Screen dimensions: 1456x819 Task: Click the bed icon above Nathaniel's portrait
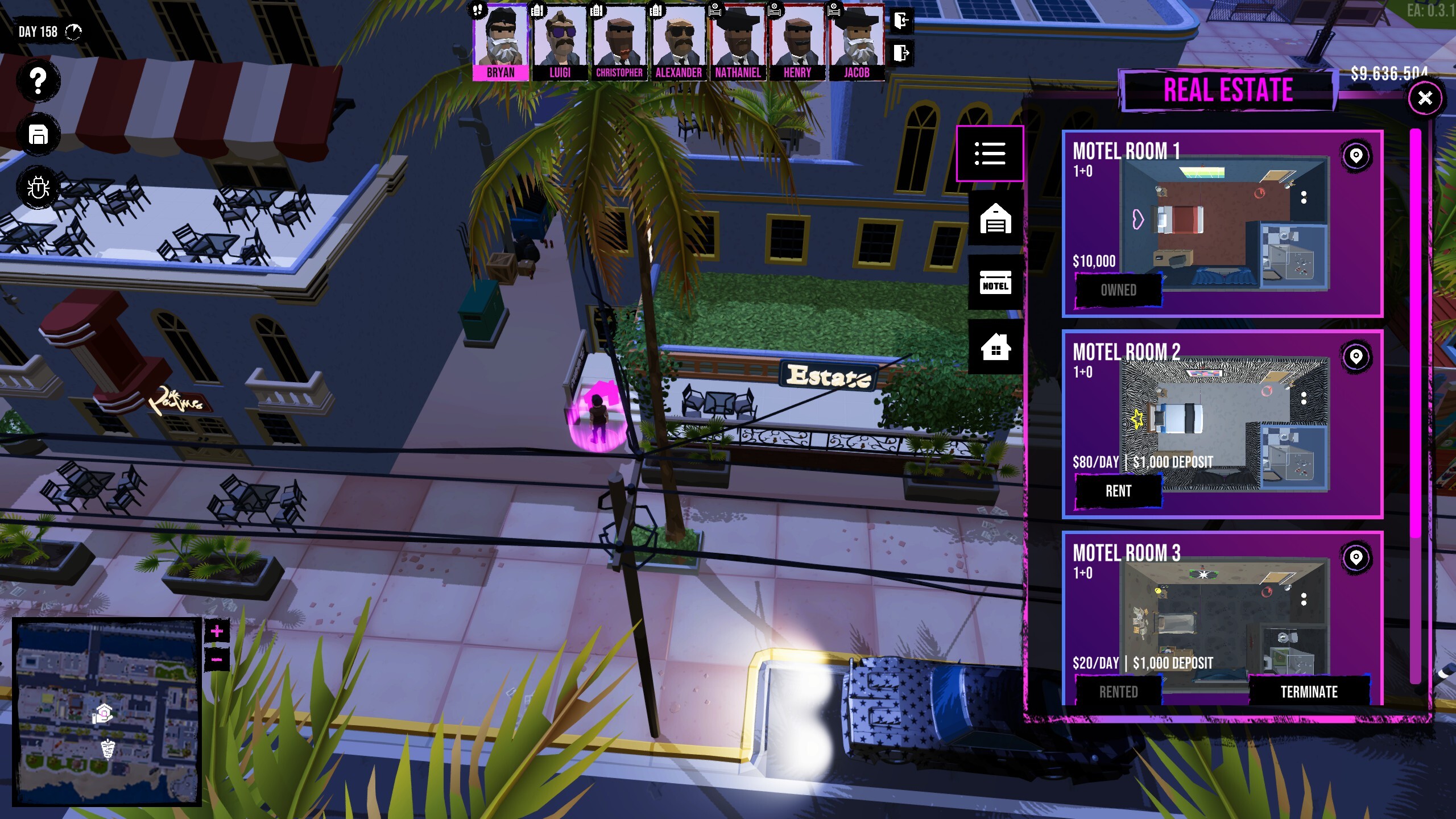click(716, 9)
